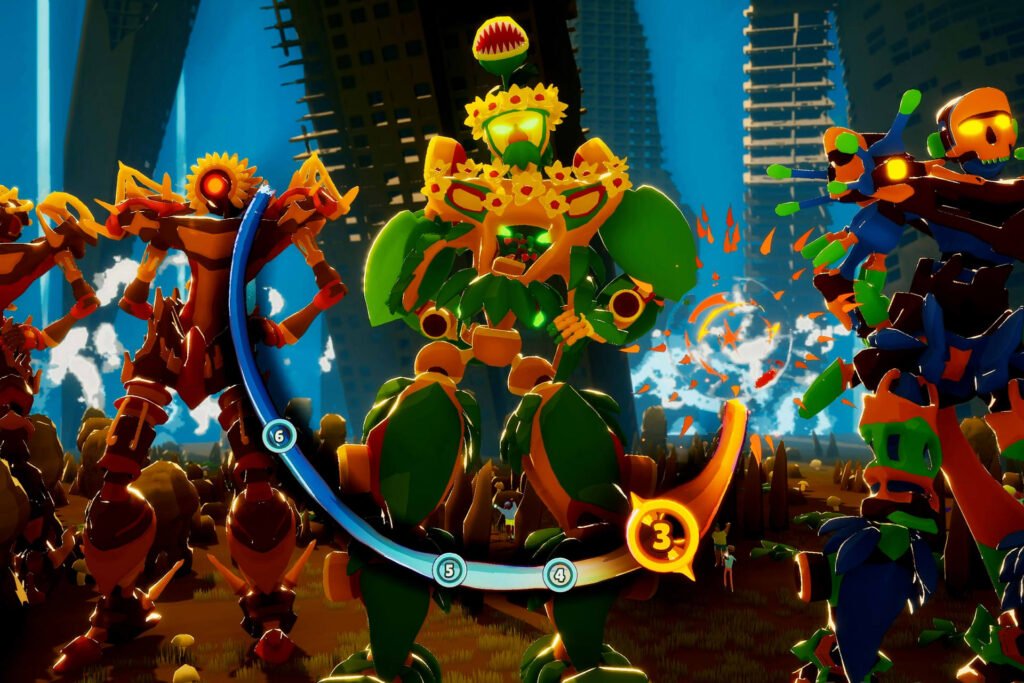
Task: Click the glowing orange beat marker 3
Action: (661, 536)
